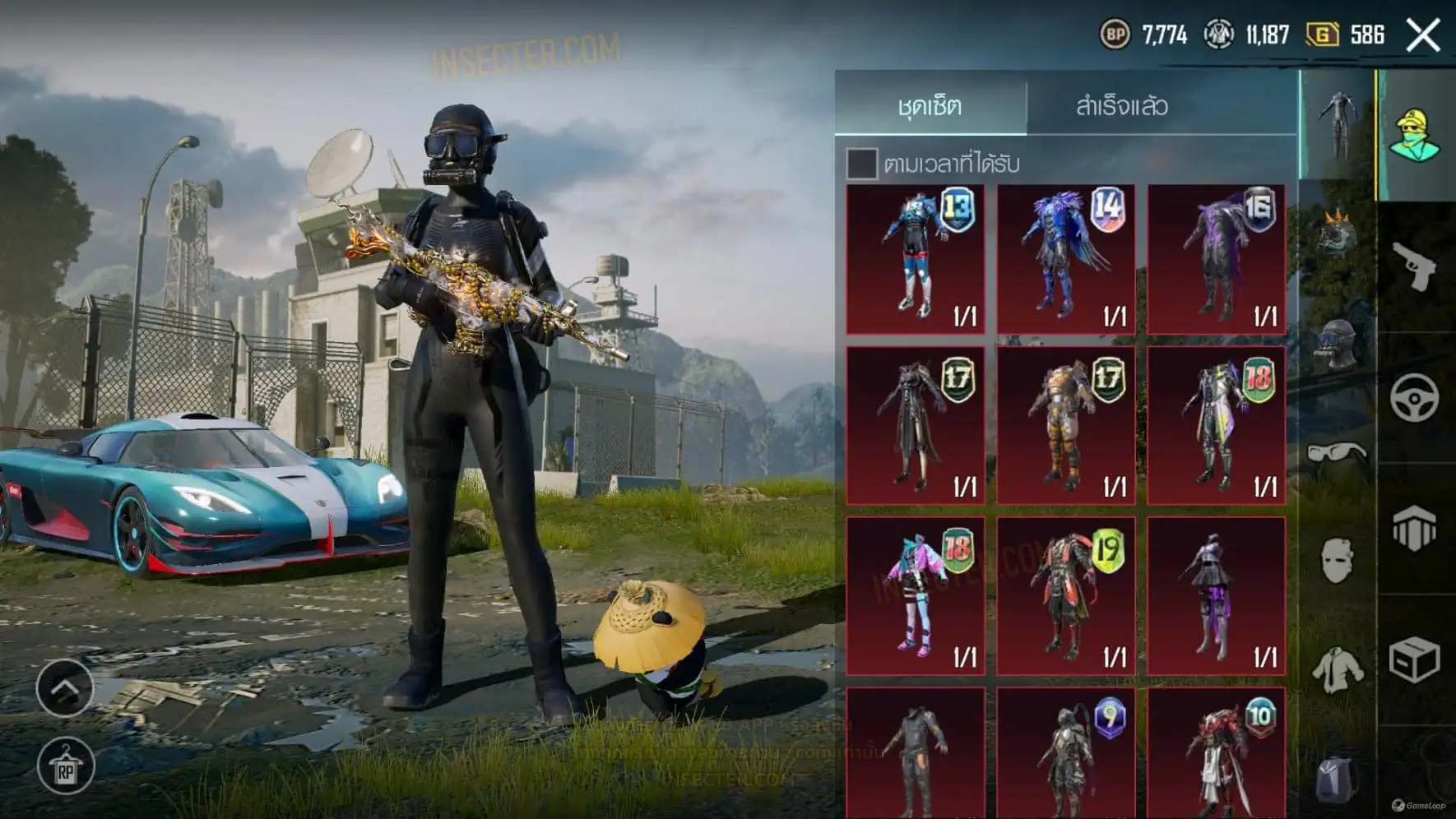Open the vehicle steering wheel category
The height and width of the screenshot is (819, 1456).
1414,398
